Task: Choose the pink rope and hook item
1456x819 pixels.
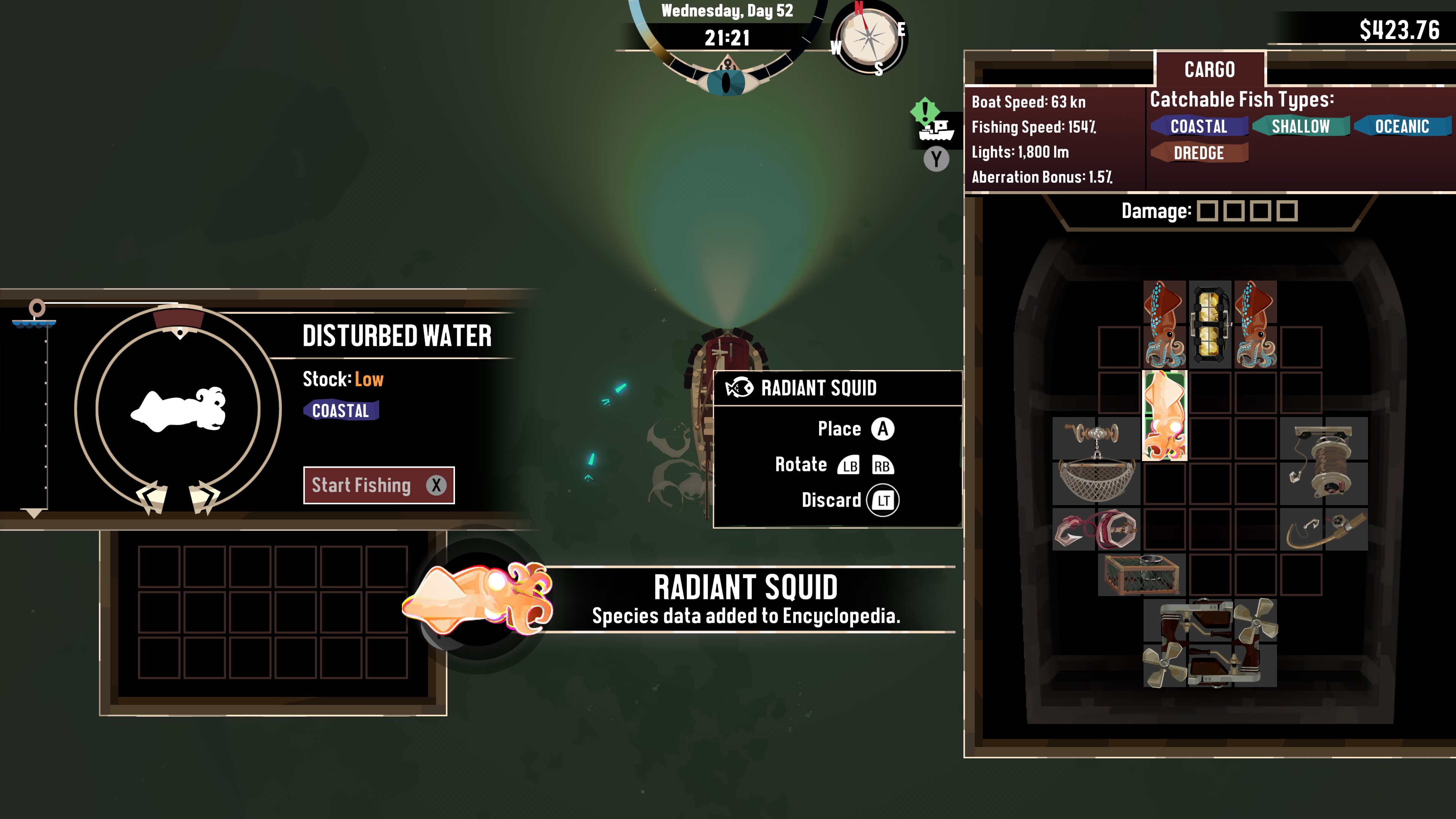Action: (1096, 529)
